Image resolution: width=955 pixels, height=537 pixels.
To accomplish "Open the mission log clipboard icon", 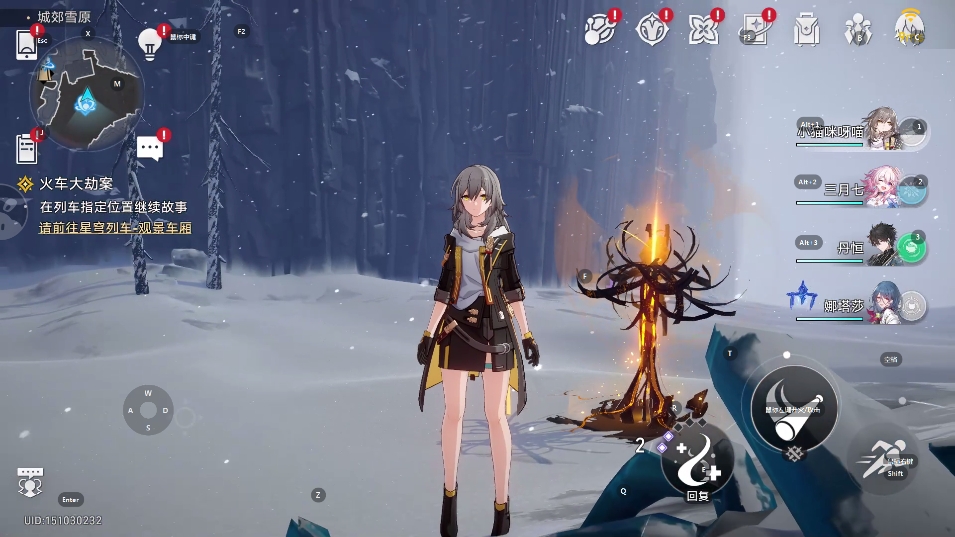I will 27,149.
